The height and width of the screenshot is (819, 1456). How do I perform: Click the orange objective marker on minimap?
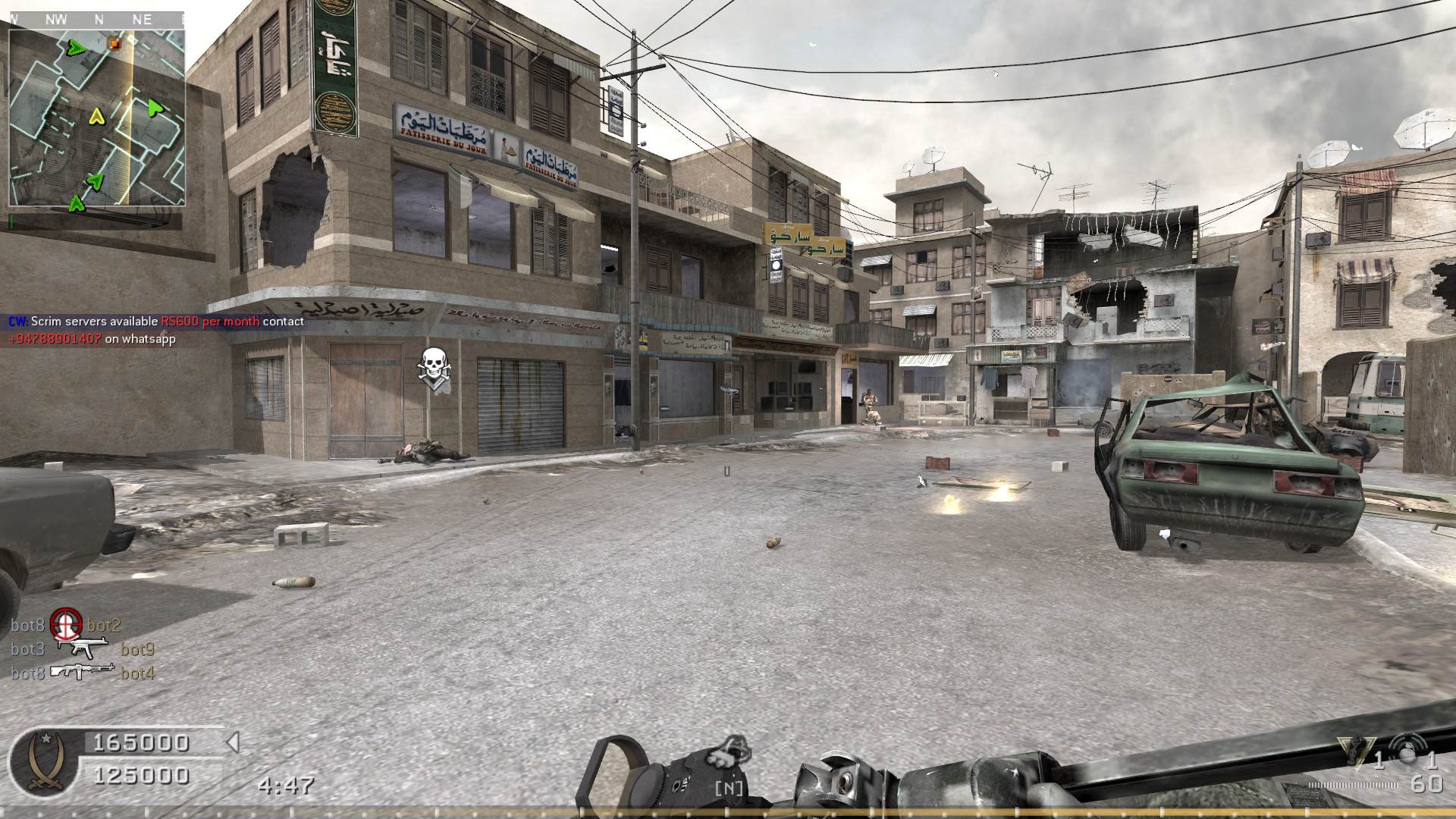[x=114, y=43]
